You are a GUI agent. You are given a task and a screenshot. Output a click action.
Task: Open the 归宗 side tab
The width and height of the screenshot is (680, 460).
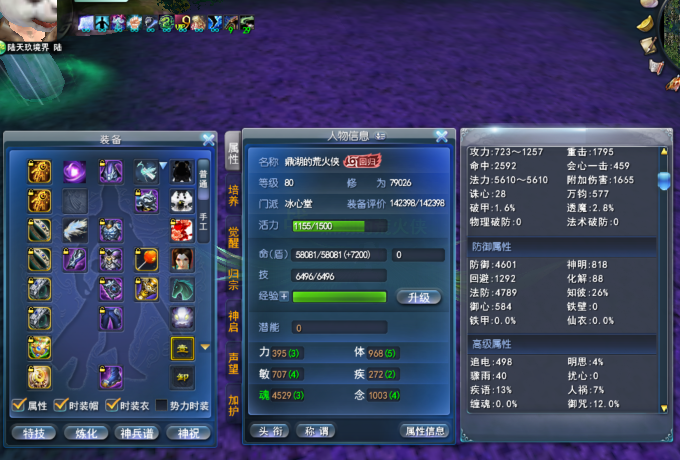[x=233, y=277]
